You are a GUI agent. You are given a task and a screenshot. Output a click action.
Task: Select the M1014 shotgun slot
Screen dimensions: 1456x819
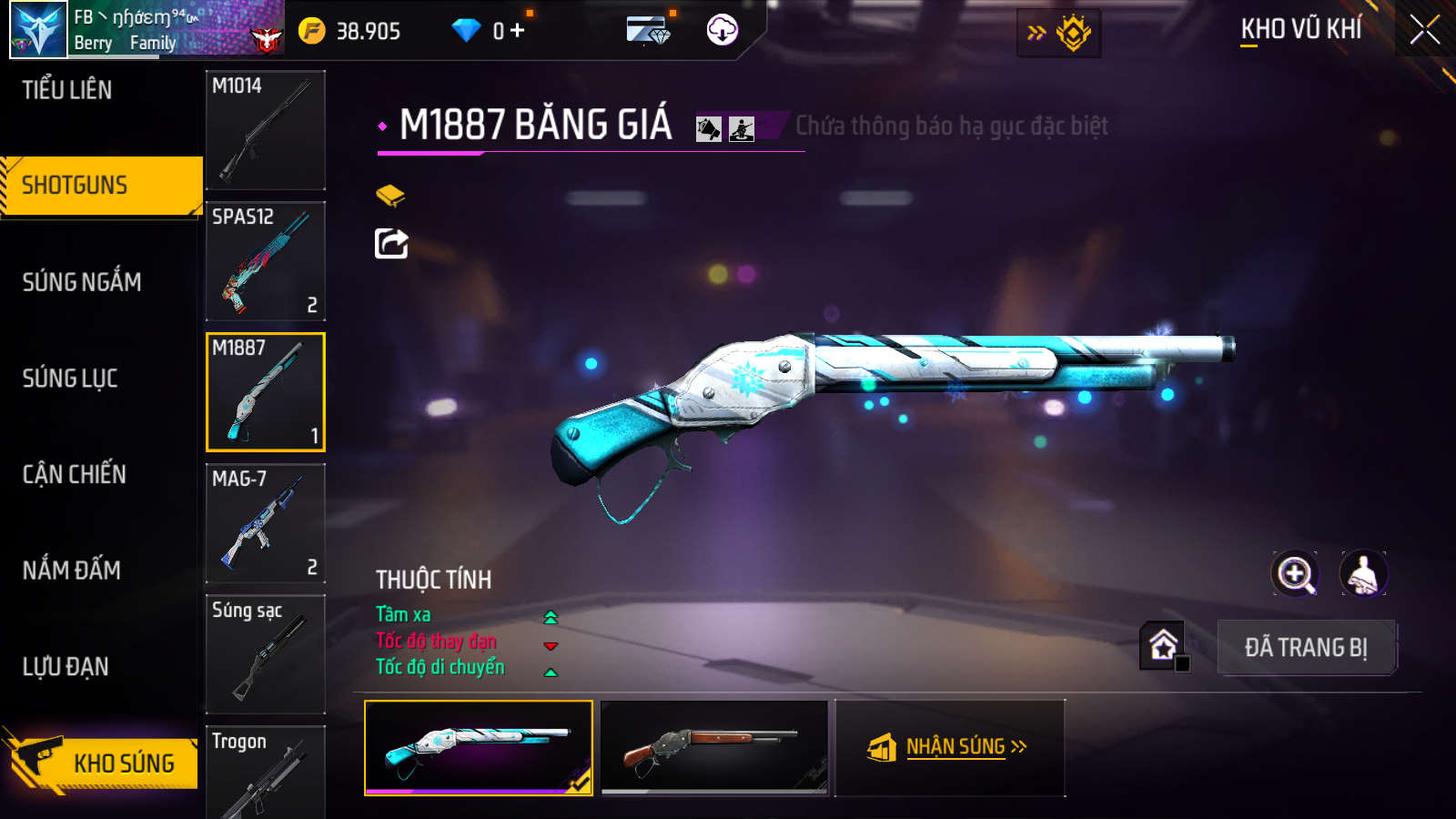tap(266, 130)
